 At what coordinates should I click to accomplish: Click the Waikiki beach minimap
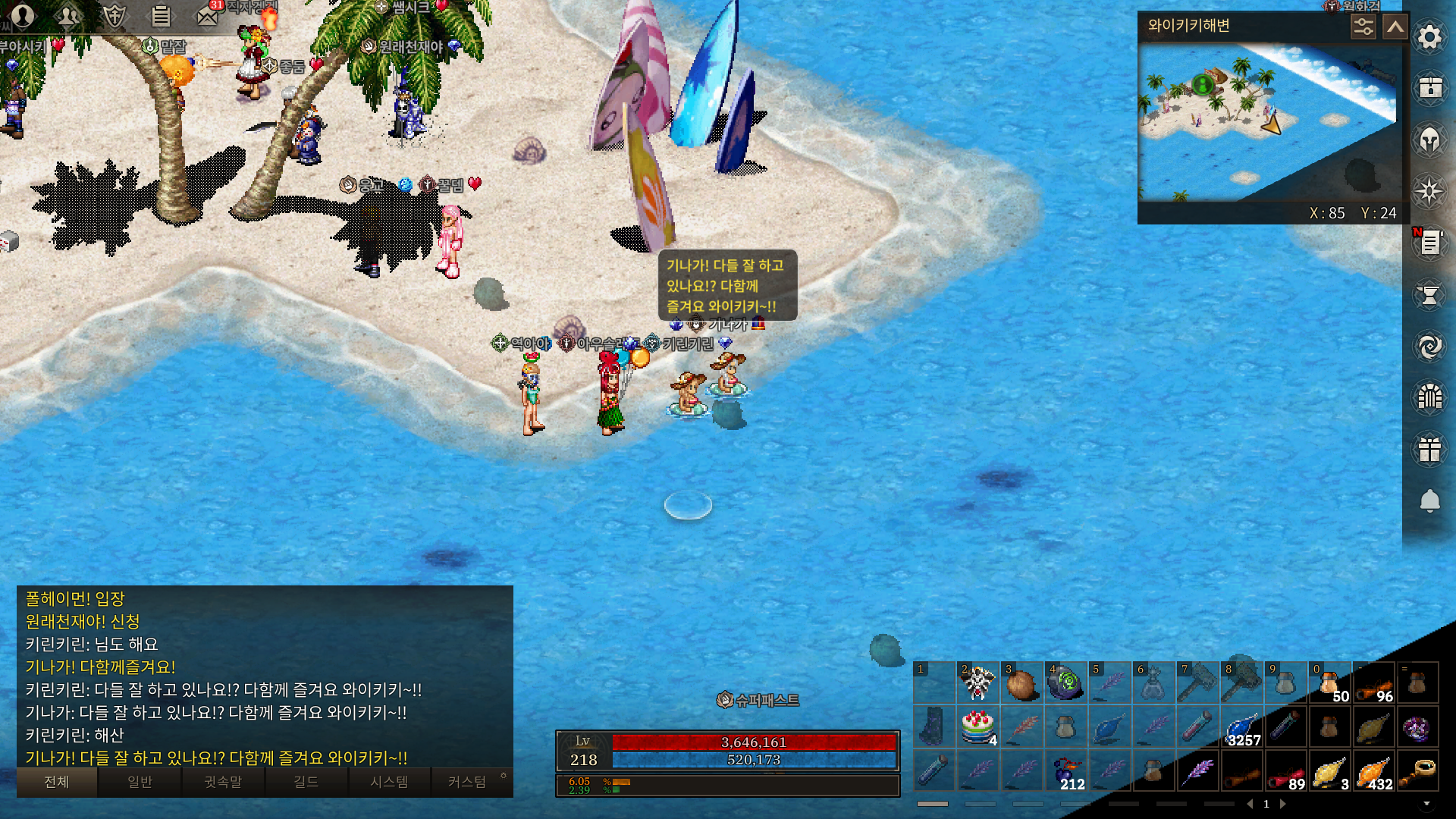(1266, 121)
